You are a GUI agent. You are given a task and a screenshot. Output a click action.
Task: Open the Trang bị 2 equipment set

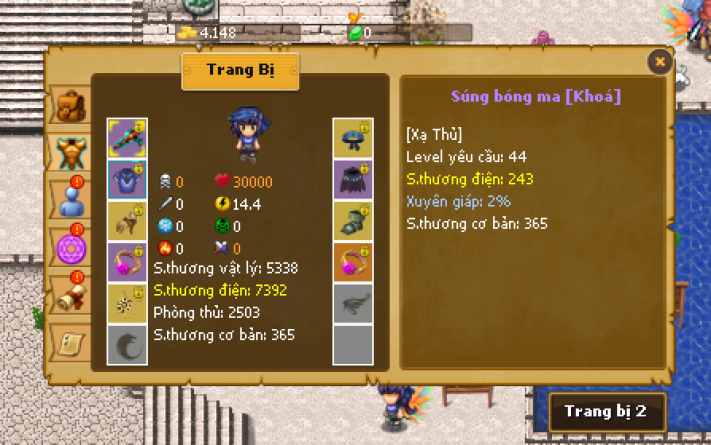[x=605, y=411]
